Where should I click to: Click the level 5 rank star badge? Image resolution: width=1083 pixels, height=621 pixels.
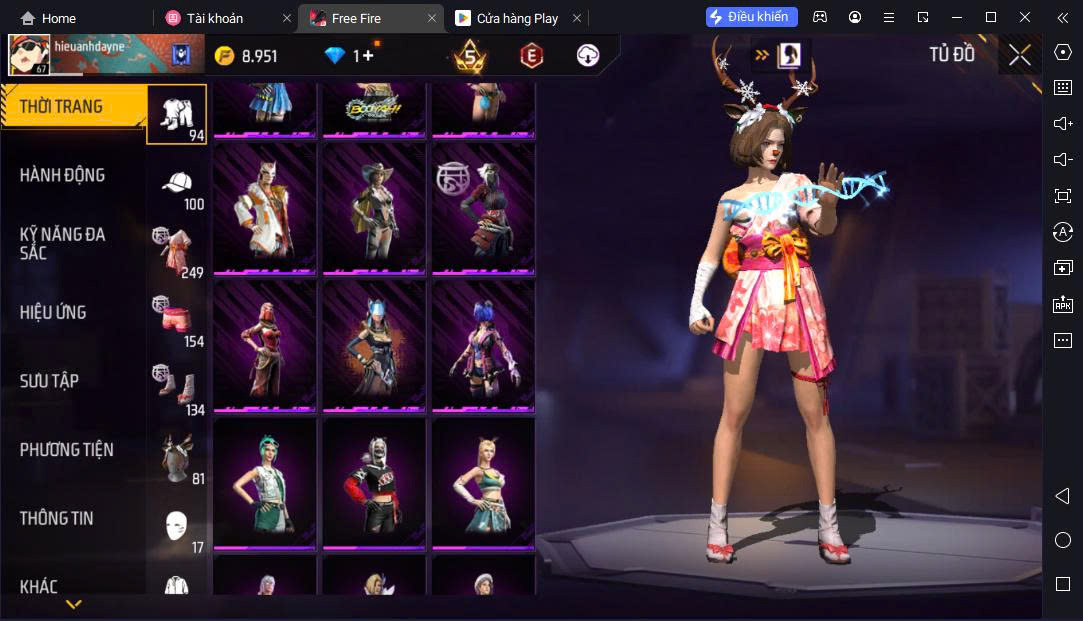(x=470, y=56)
